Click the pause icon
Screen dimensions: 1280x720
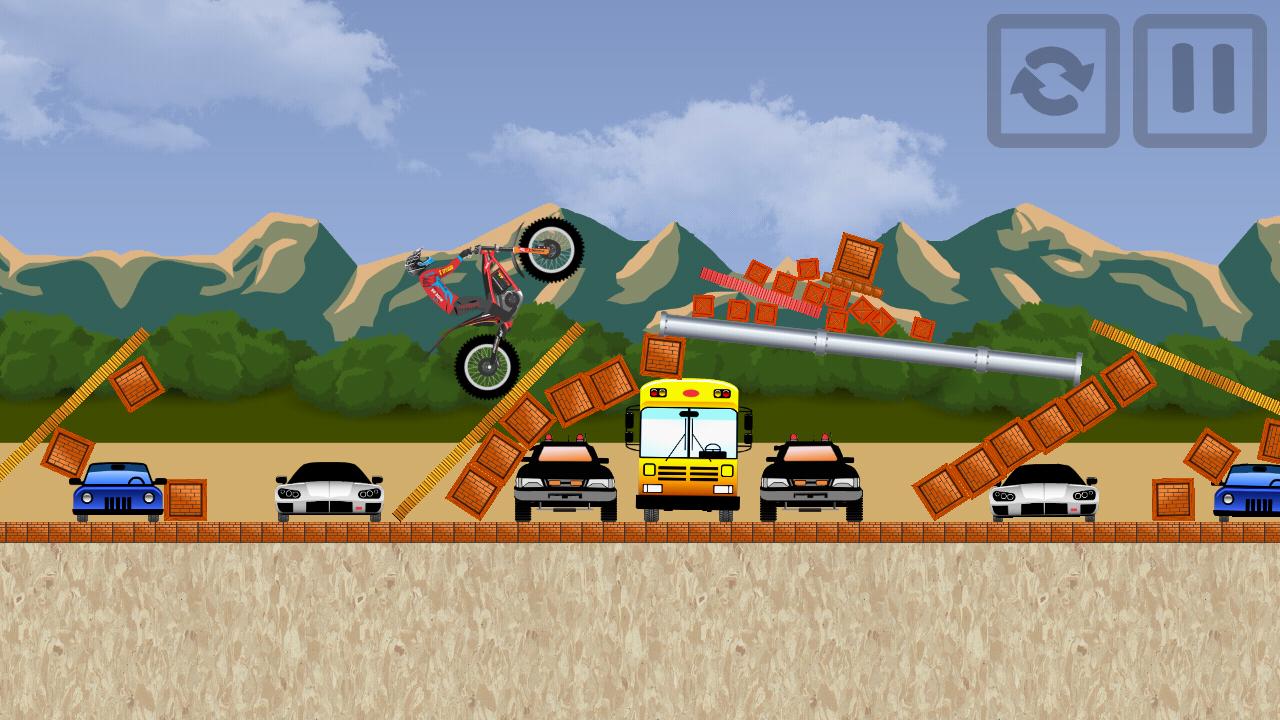[1192, 77]
